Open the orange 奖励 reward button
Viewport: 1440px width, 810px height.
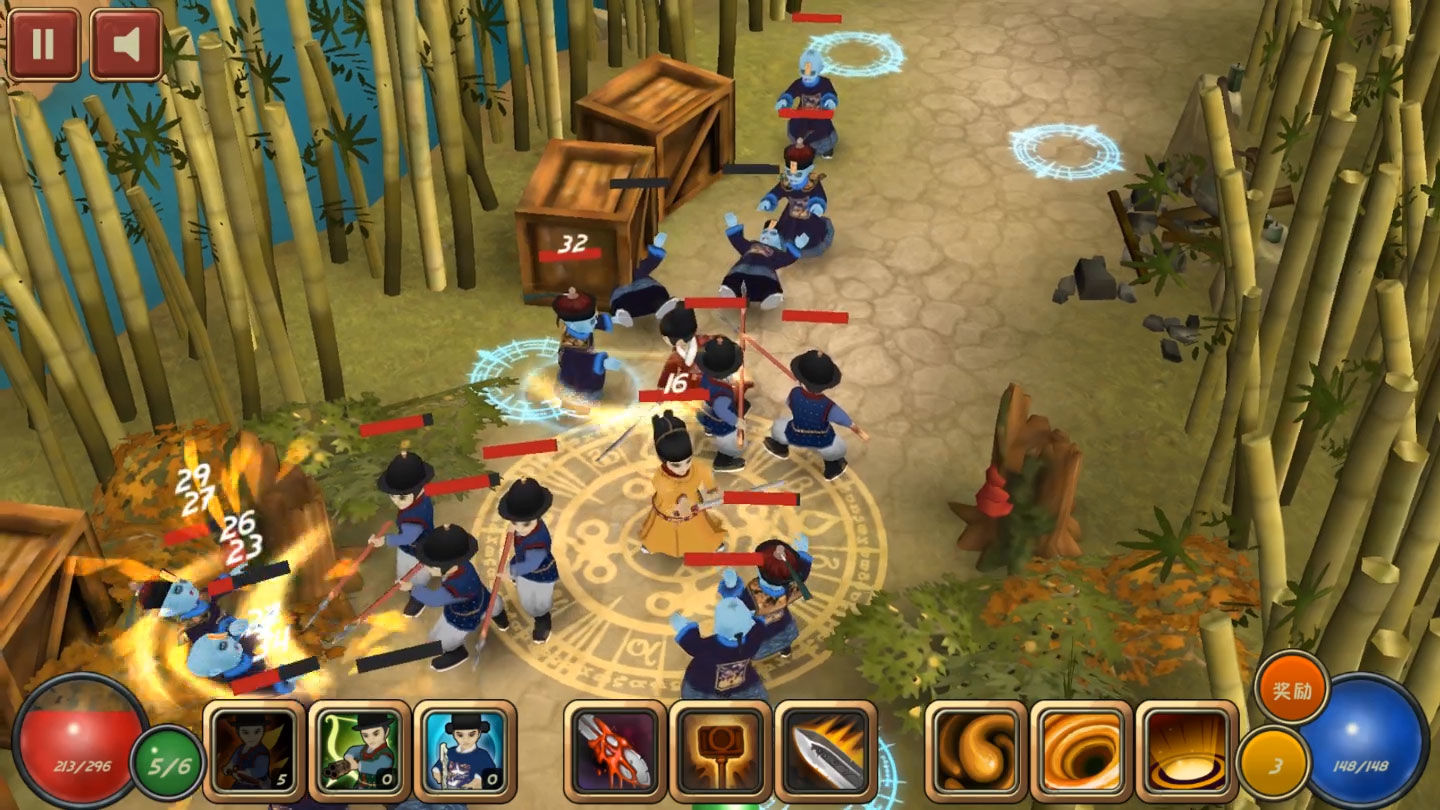tap(1291, 688)
